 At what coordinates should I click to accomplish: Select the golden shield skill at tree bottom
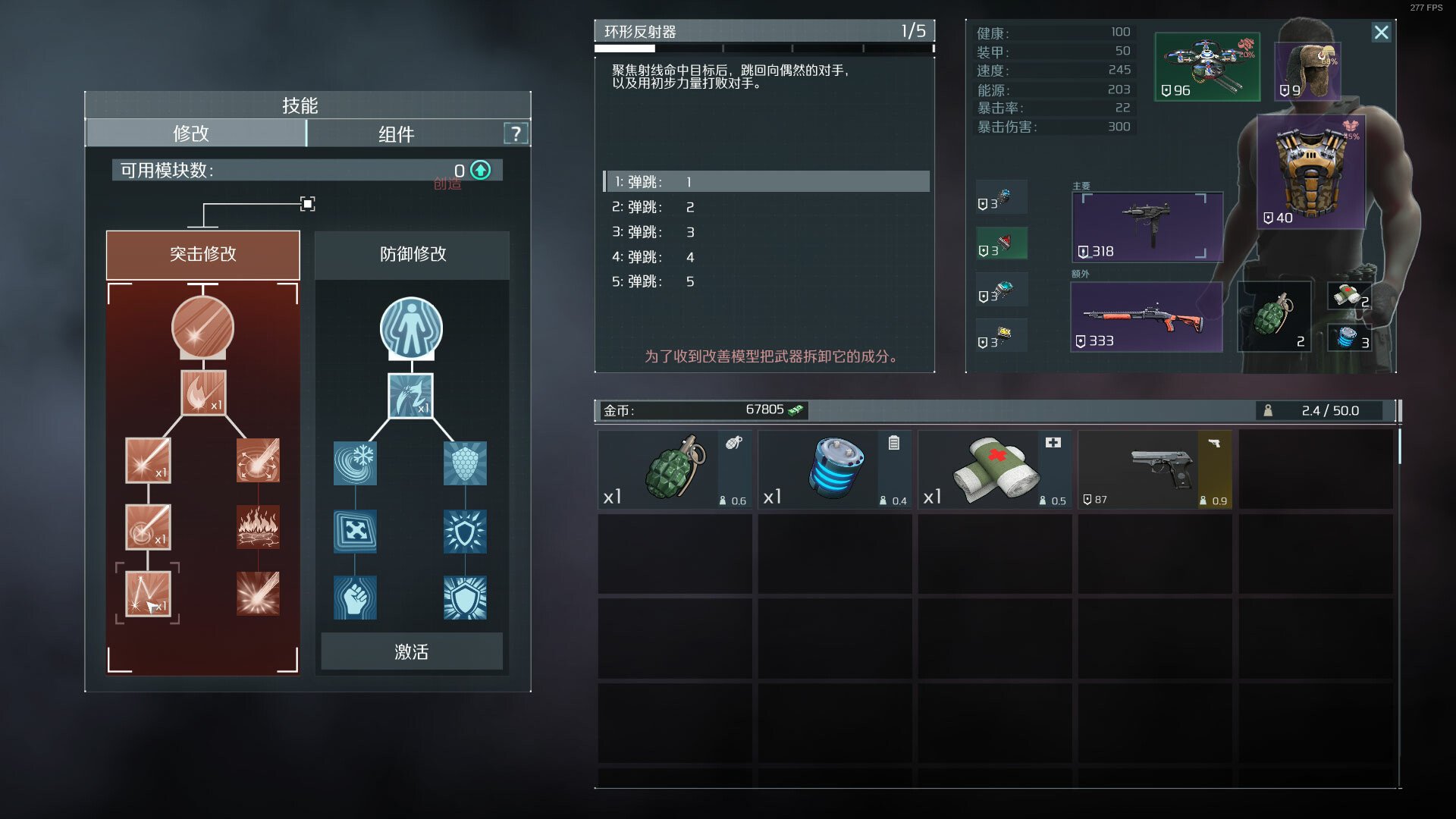pyautogui.click(x=465, y=597)
